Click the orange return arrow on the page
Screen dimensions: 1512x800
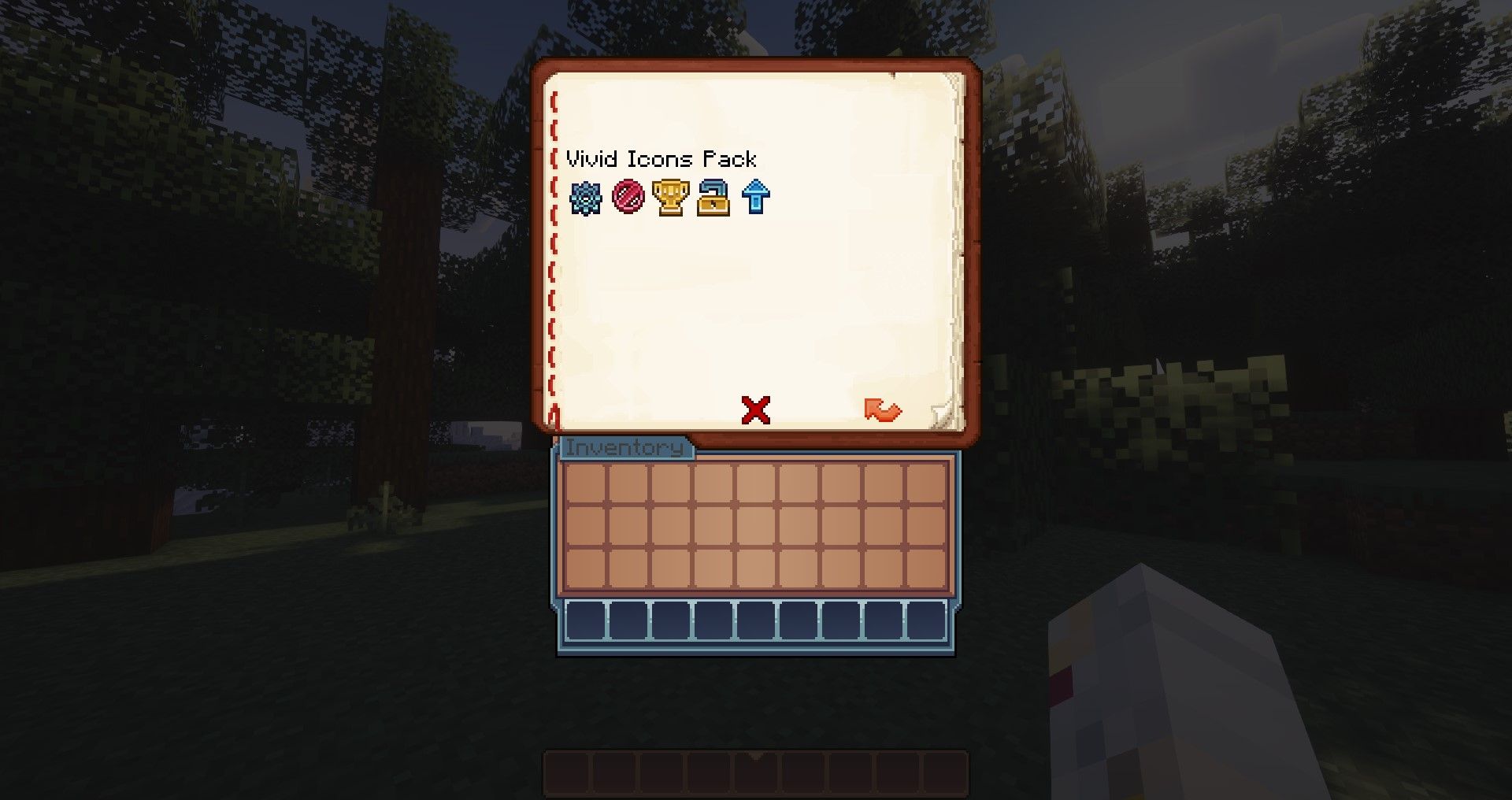(x=882, y=412)
